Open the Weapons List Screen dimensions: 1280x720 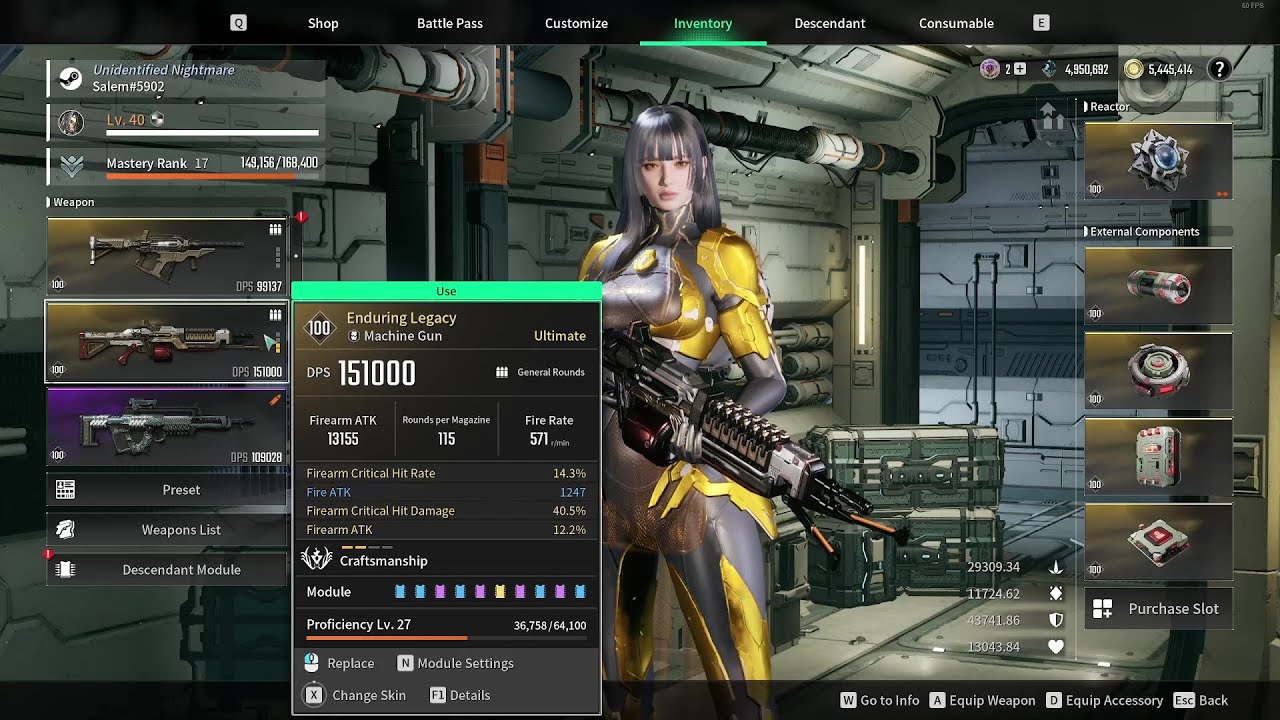click(166, 530)
